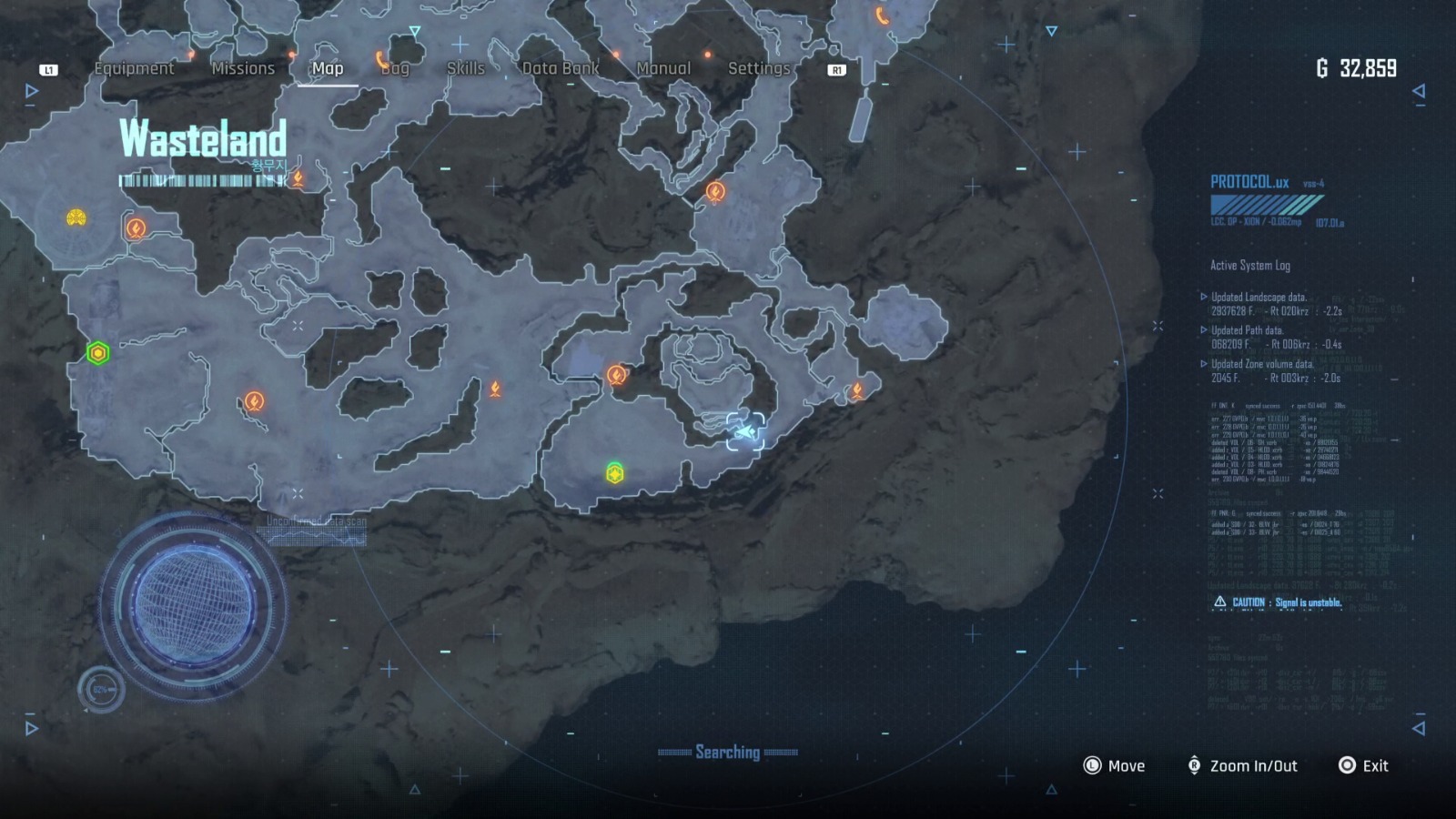
Task: Select the player position marker on the map
Action: coord(745,432)
